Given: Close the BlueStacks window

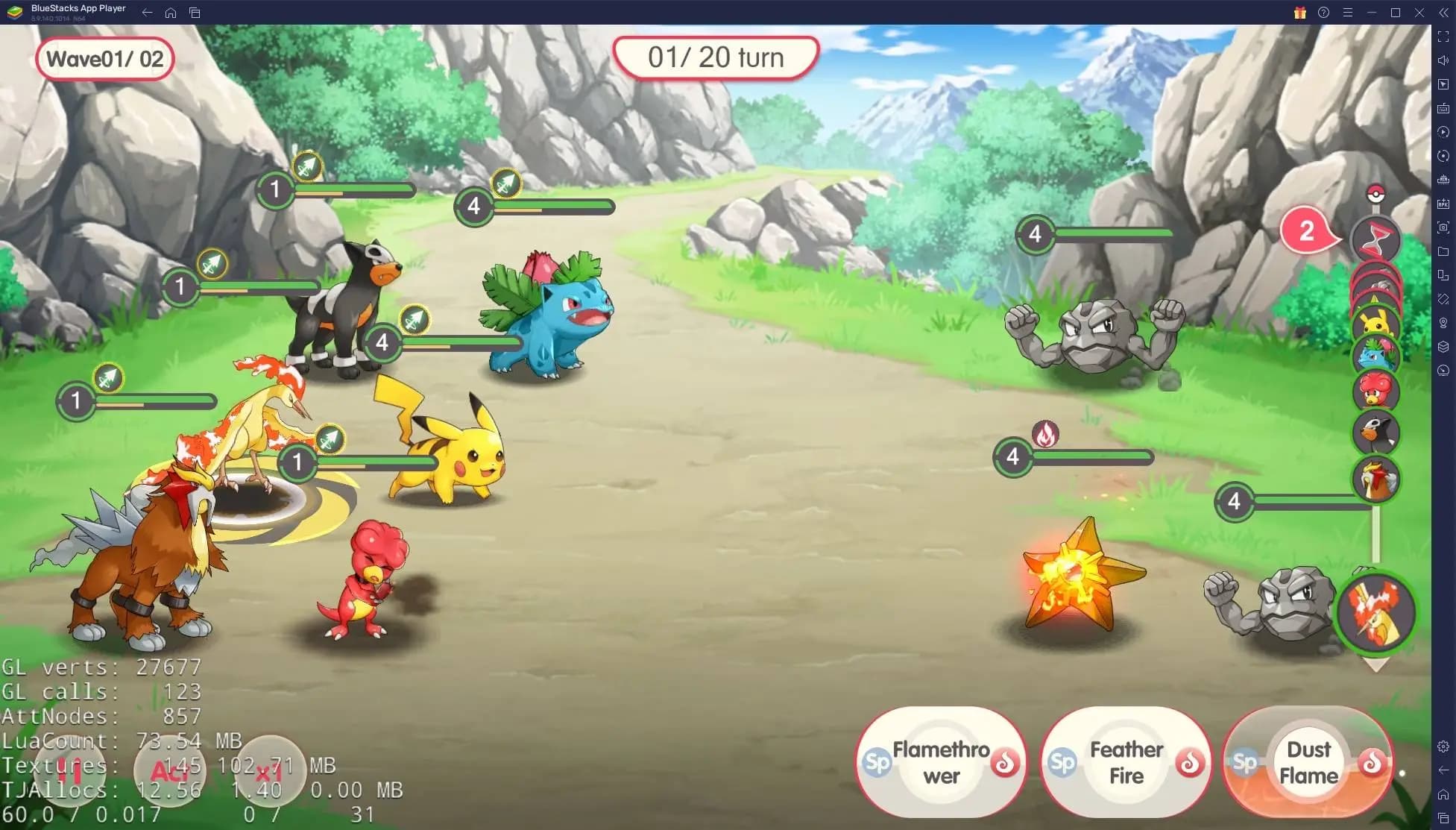Looking at the screenshot, I should 1419,13.
